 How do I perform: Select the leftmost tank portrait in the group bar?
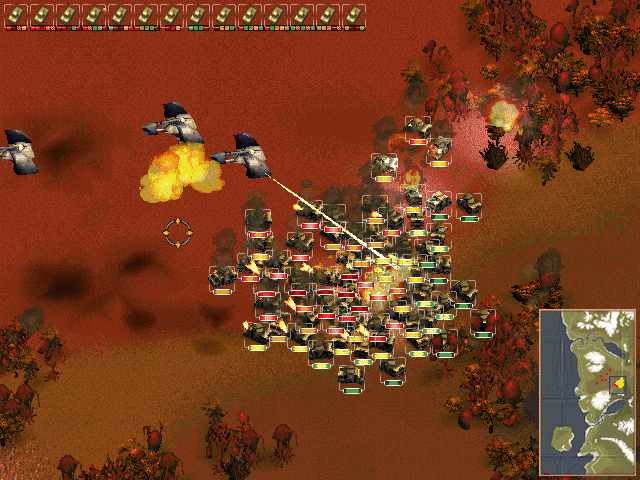pyautogui.click(x=16, y=14)
